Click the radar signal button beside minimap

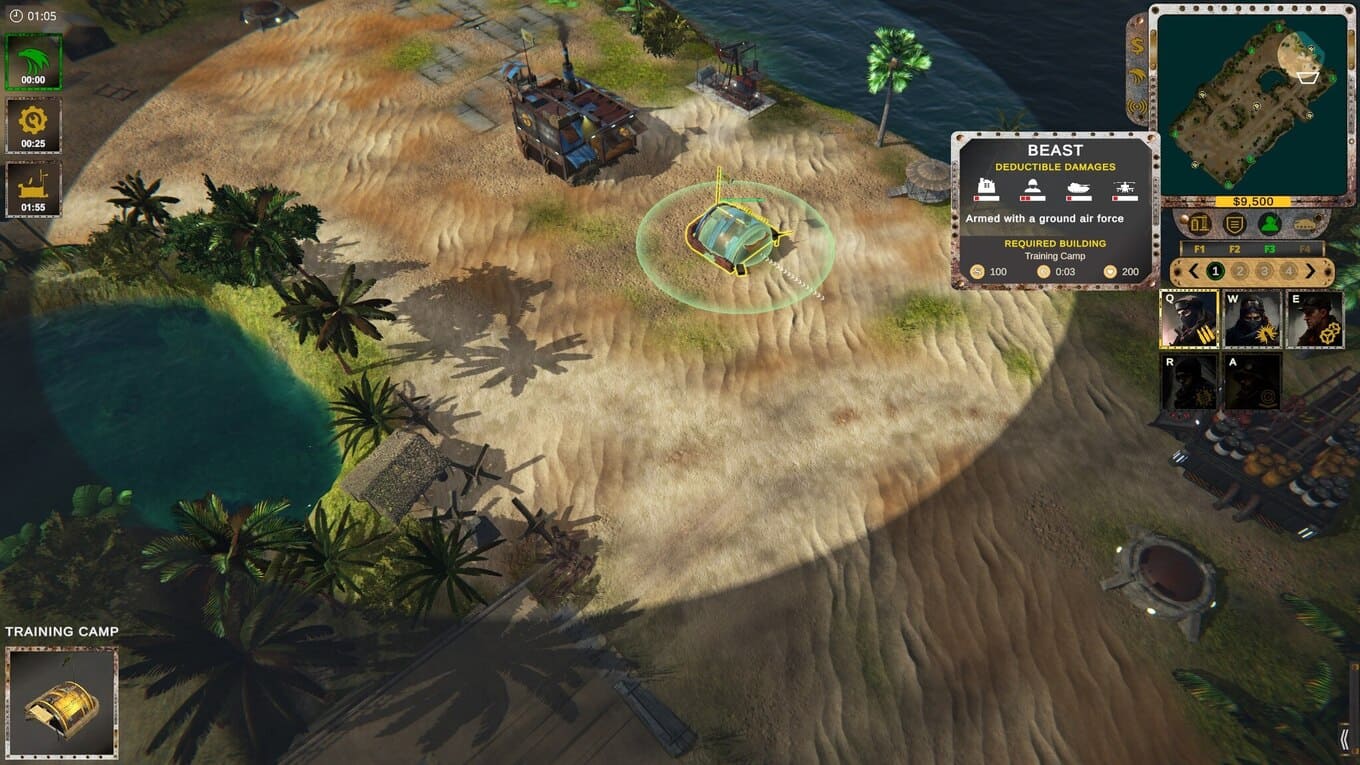tap(1138, 105)
